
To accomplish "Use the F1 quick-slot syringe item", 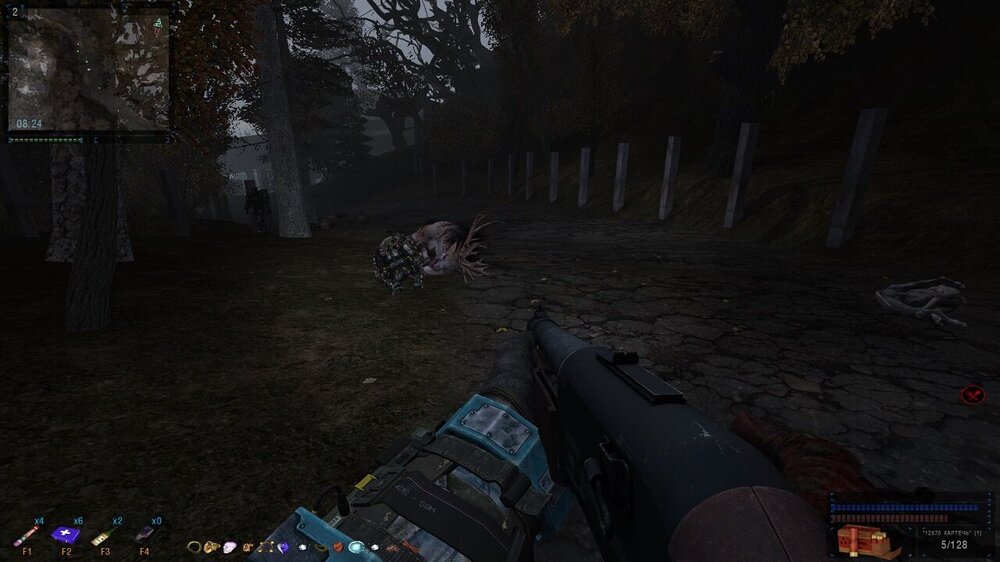I will click(26, 536).
